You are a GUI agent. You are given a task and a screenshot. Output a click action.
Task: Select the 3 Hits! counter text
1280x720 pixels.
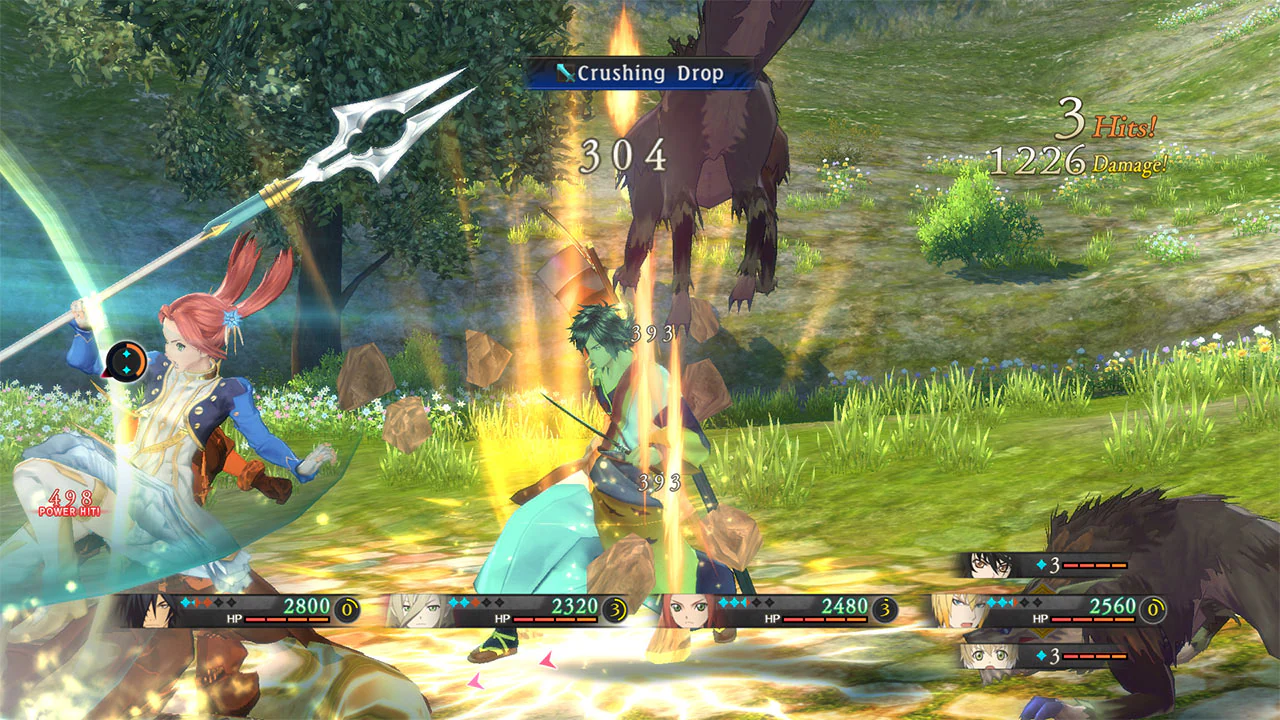pyautogui.click(x=1105, y=117)
